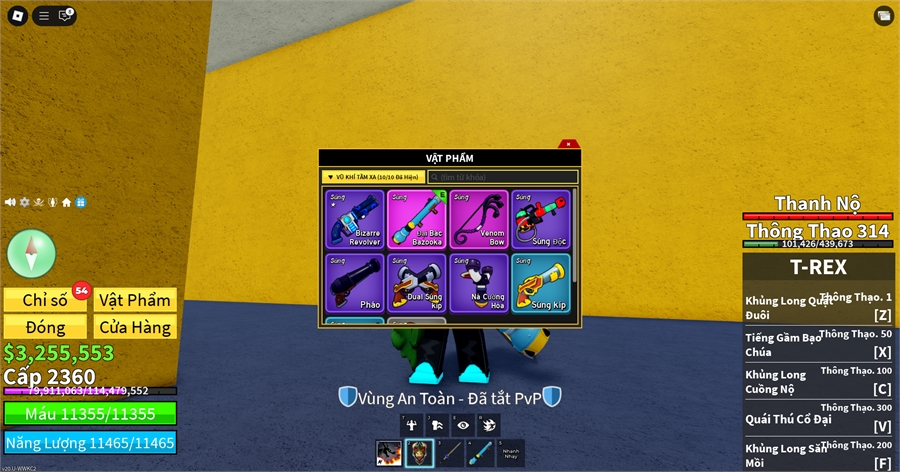
Task: Select the Venom Bow item
Action: click(x=478, y=219)
